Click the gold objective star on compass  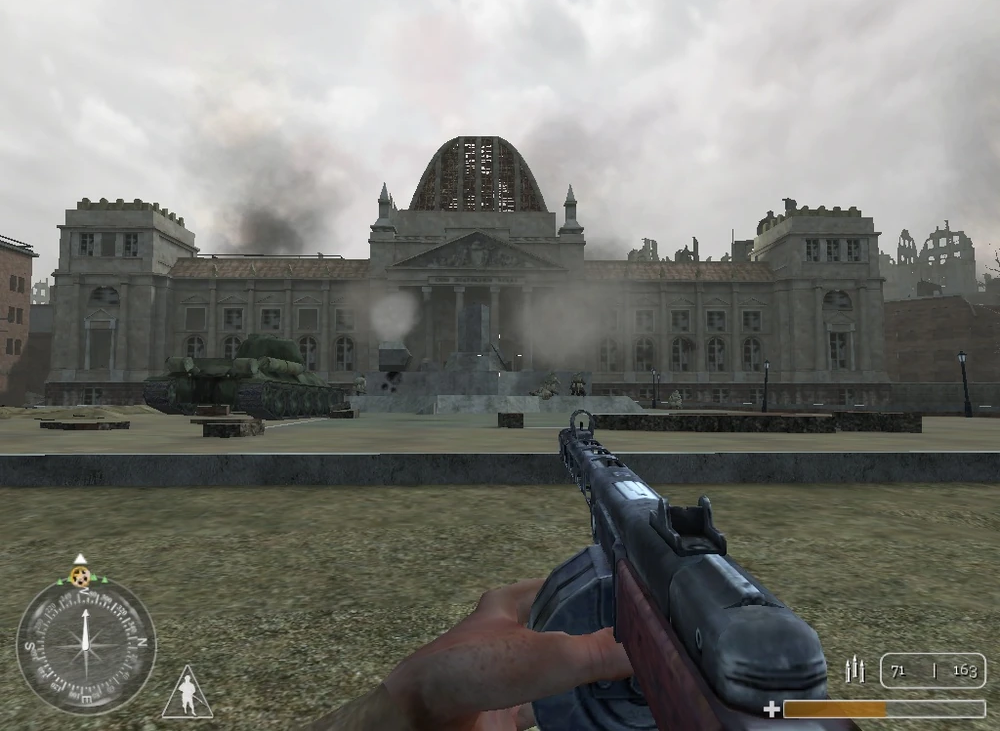(80, 576)
